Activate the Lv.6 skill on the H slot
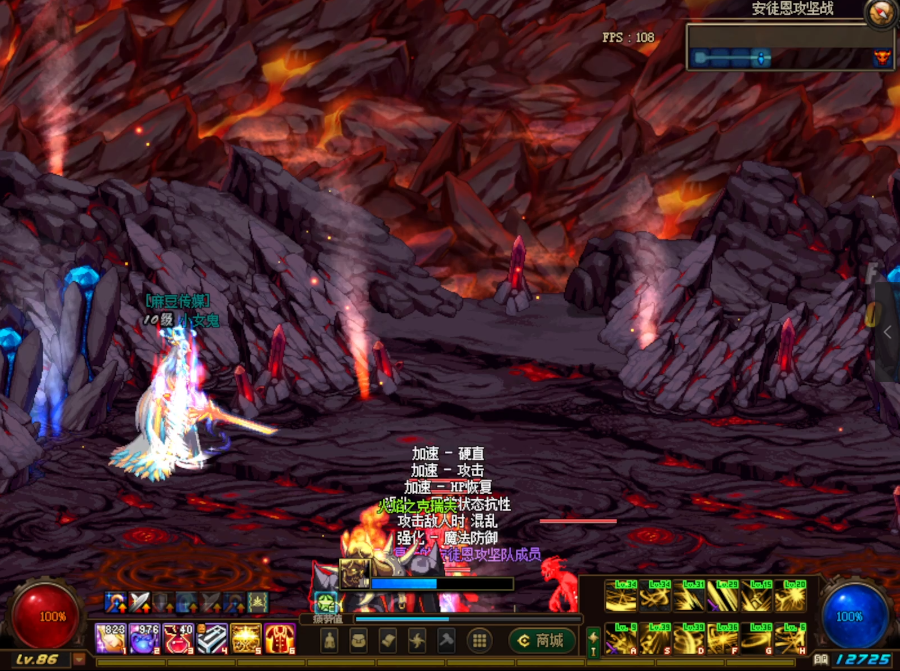 tap(791, 637)
